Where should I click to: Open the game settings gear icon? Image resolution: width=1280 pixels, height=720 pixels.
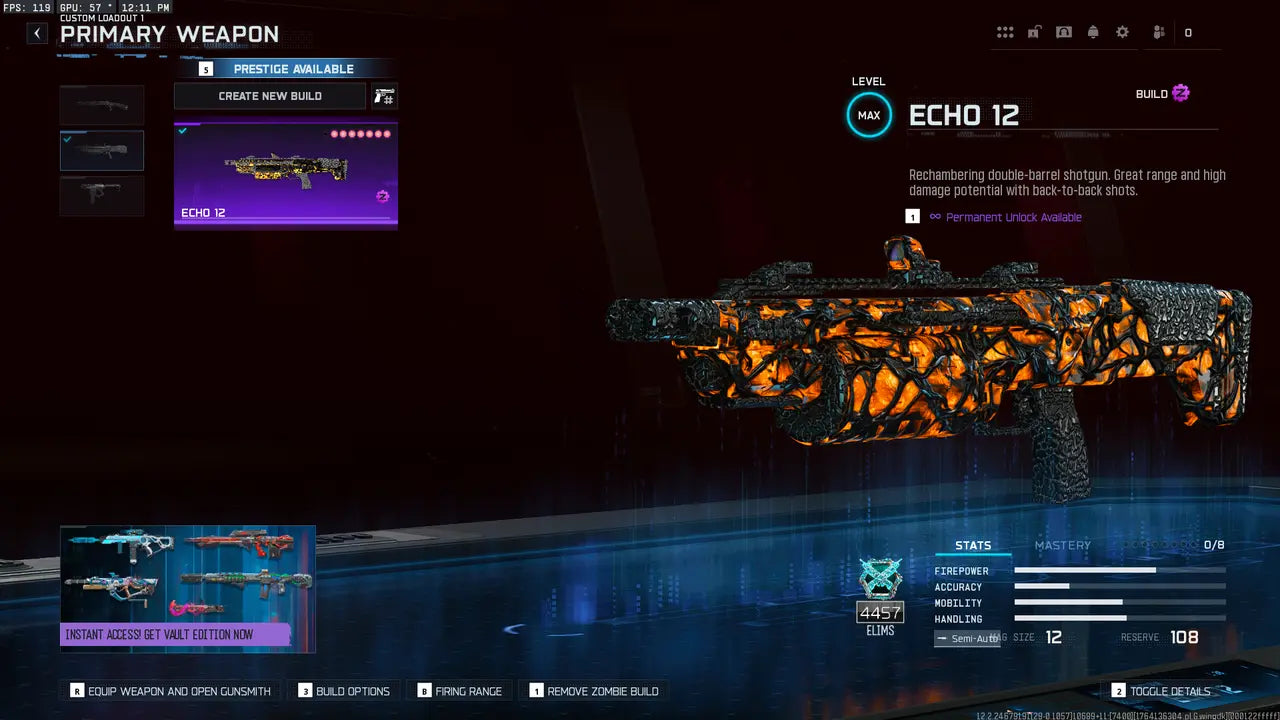1122,32
